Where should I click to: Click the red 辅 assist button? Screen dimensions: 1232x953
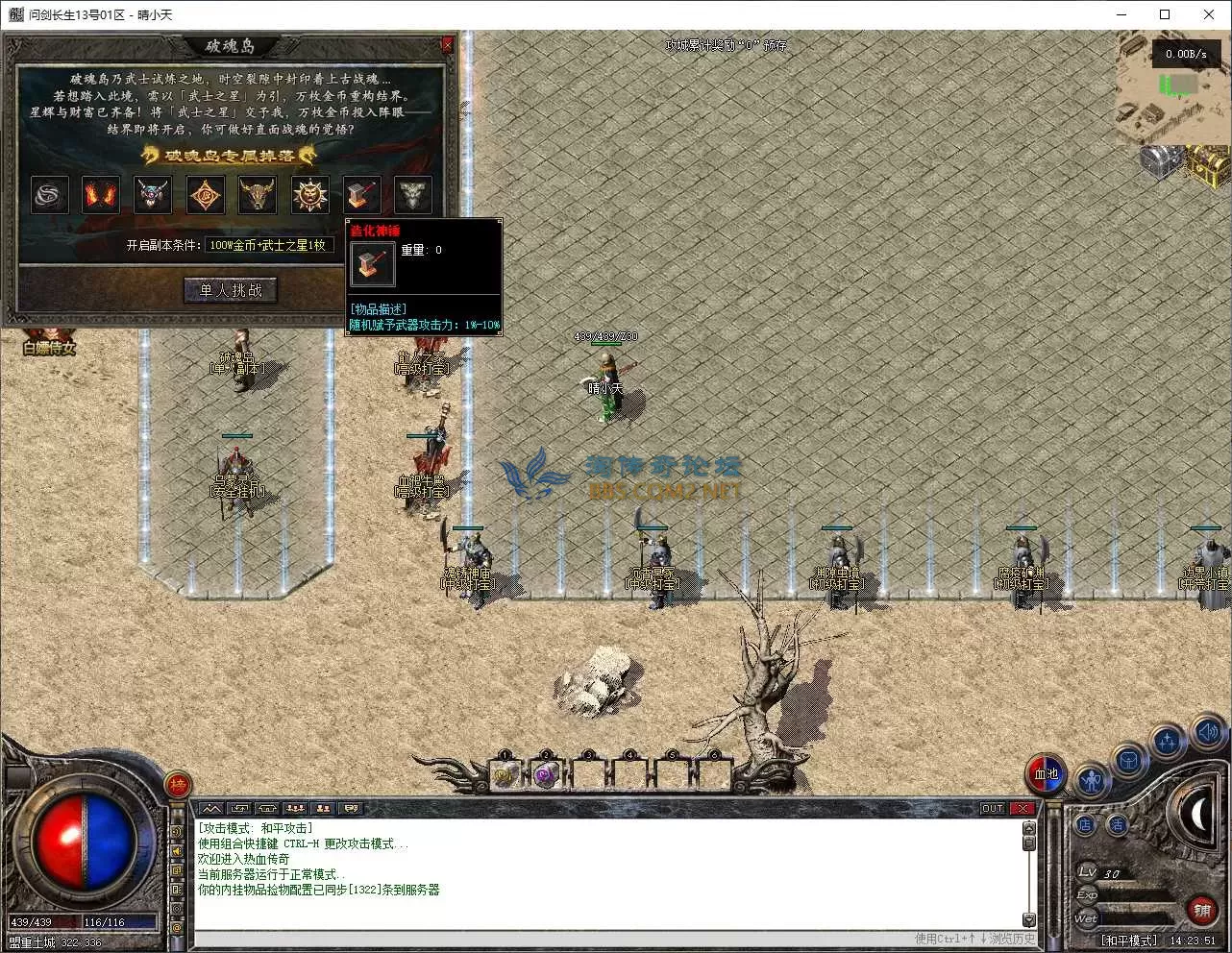[x=1201, y=909]
